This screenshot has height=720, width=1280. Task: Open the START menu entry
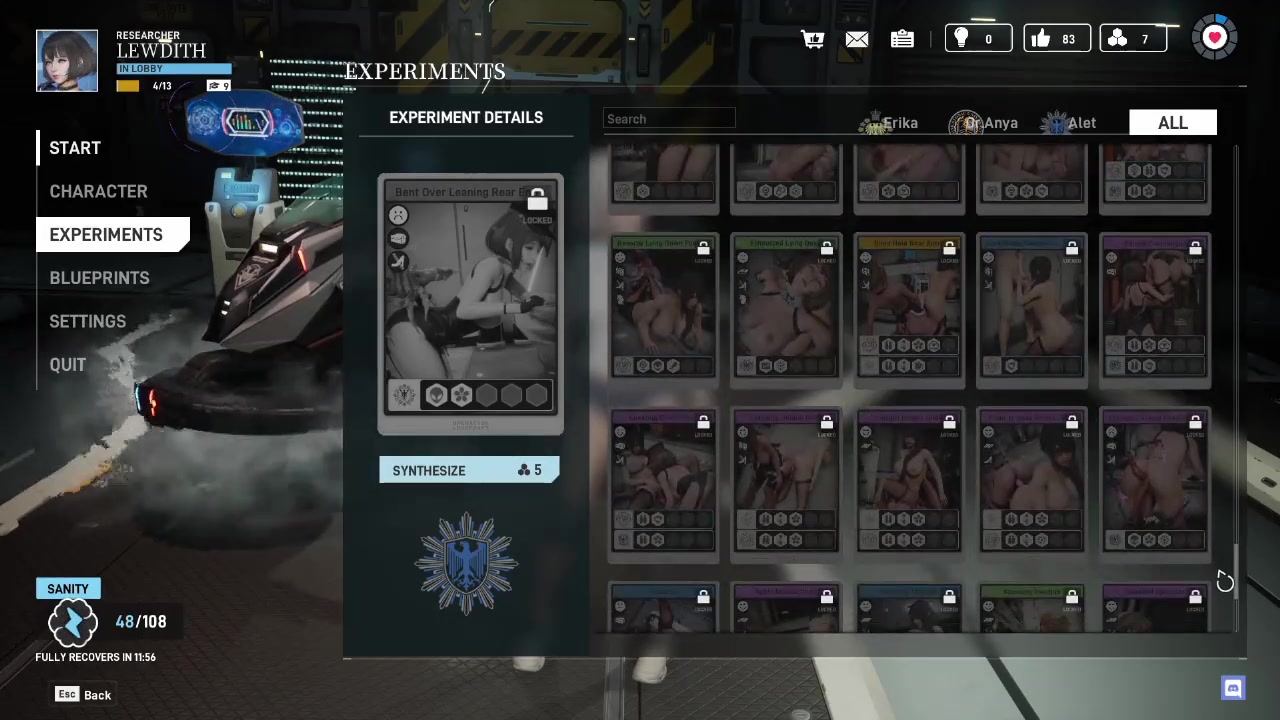[75, 148]
